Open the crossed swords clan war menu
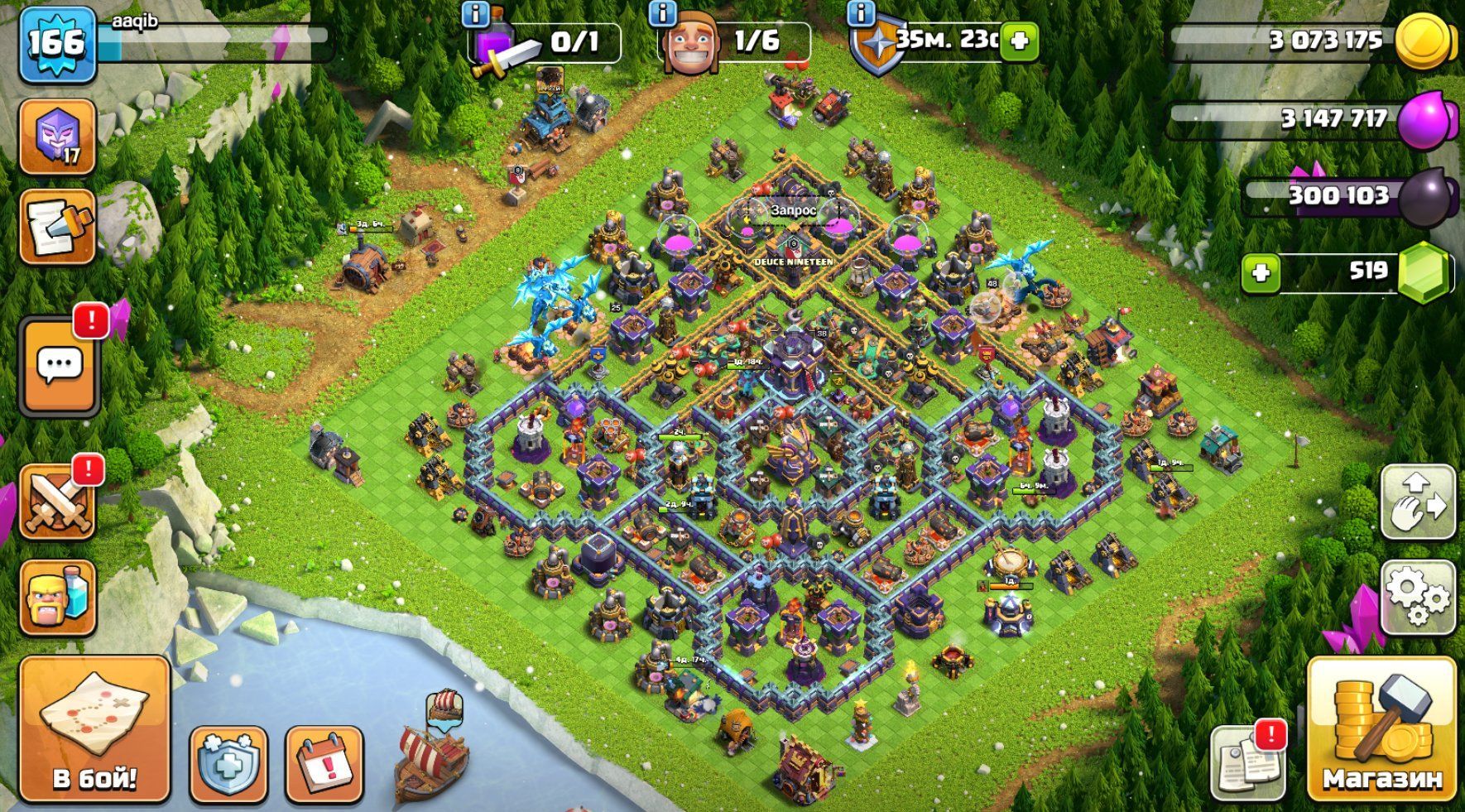Image resolution: width=1465 pixels, height=812 pixels. tap(57, 502)
